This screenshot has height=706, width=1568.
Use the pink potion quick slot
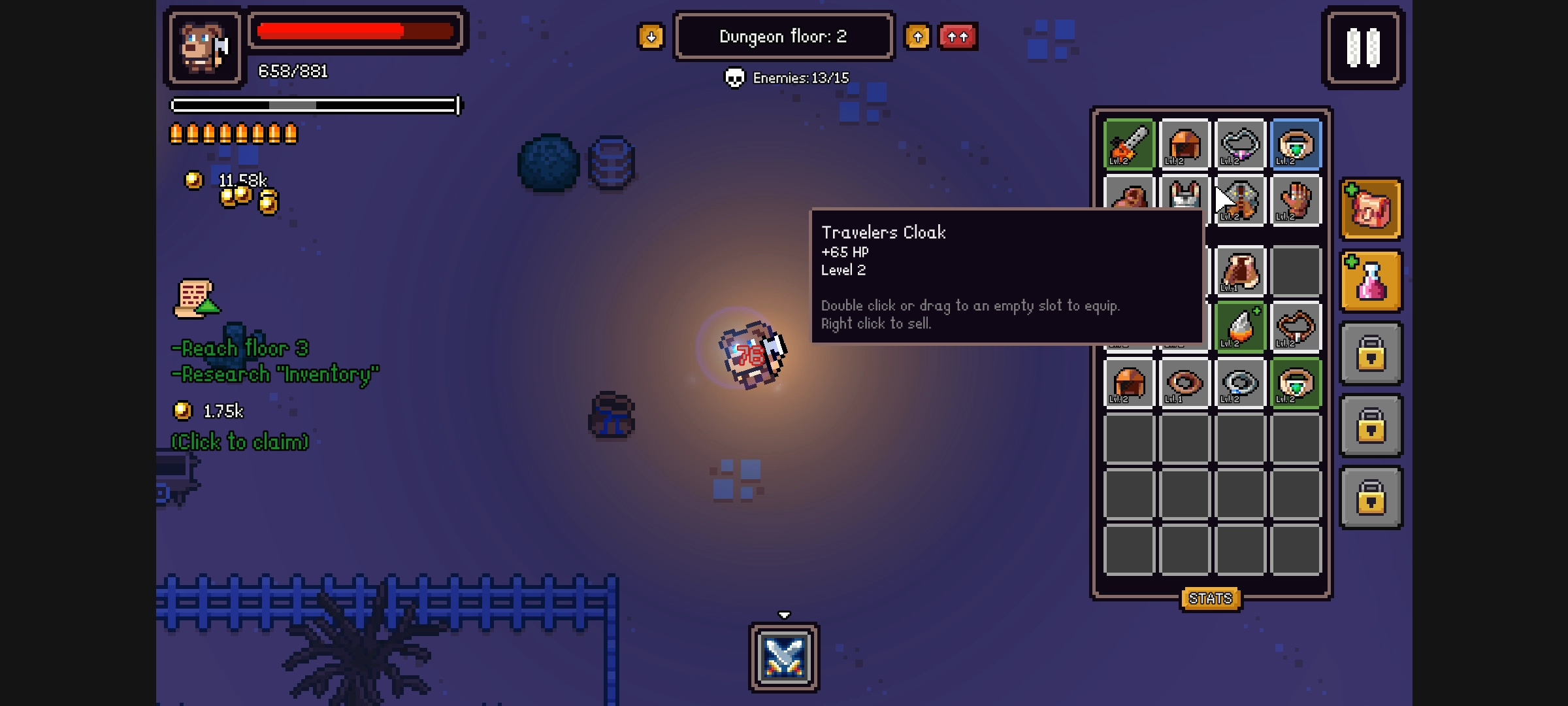[x=1371, y=281]
